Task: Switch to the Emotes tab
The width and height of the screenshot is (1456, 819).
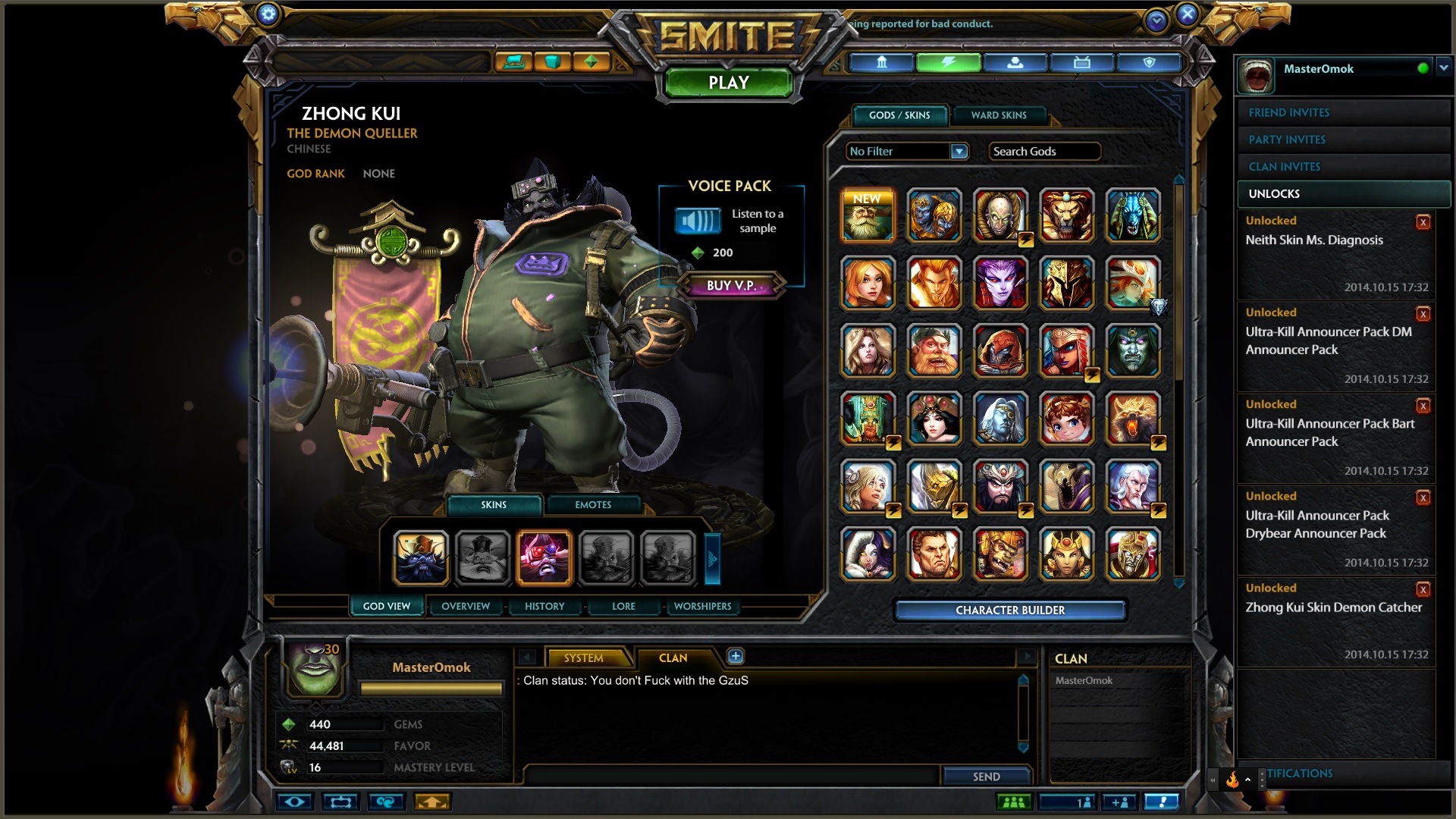Action: tap(592, 504)
